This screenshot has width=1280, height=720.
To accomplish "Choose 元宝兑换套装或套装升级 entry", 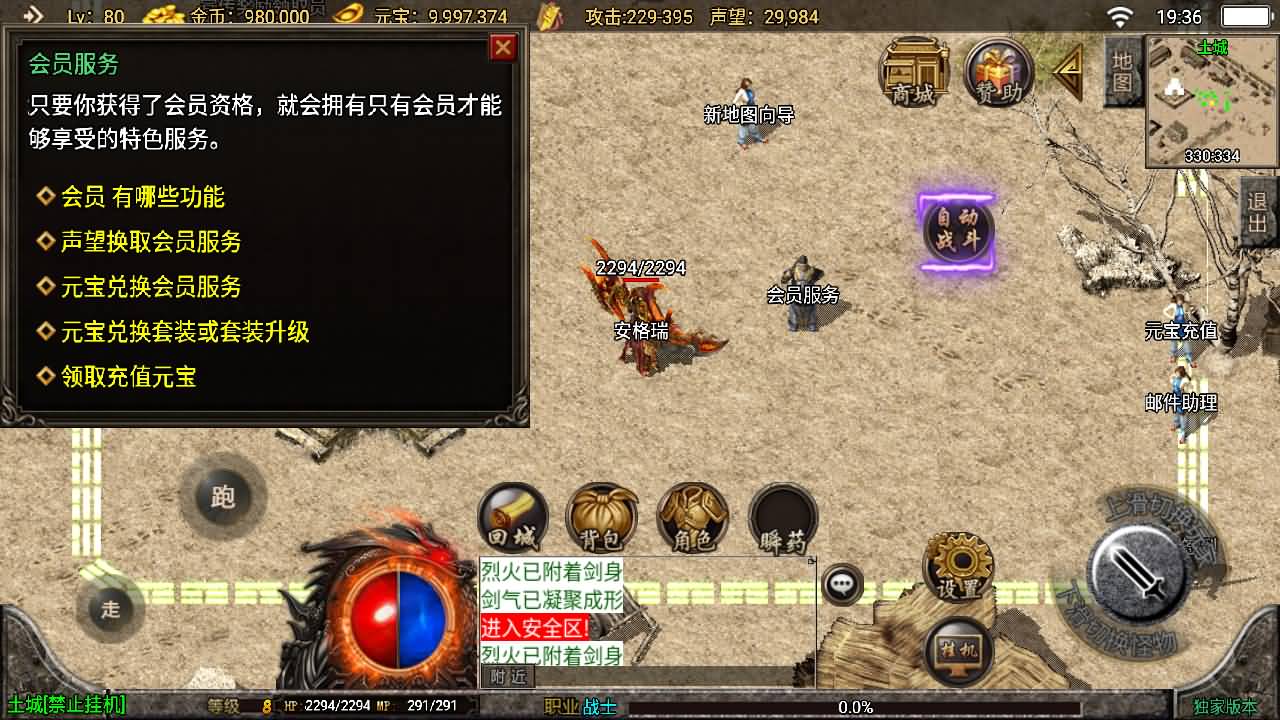I will 183,332.
